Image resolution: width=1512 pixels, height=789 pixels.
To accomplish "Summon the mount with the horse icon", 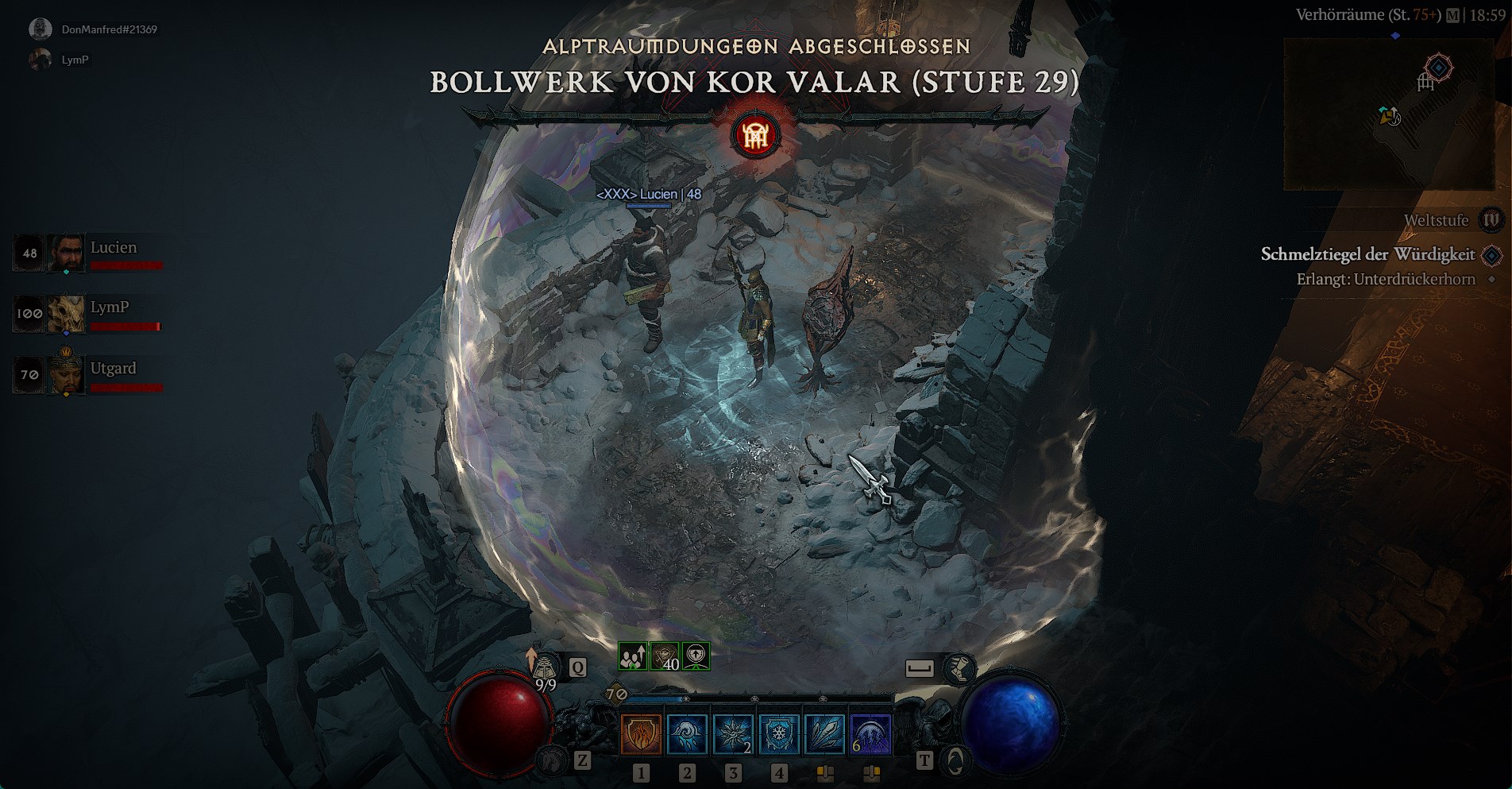I will 553,761.
